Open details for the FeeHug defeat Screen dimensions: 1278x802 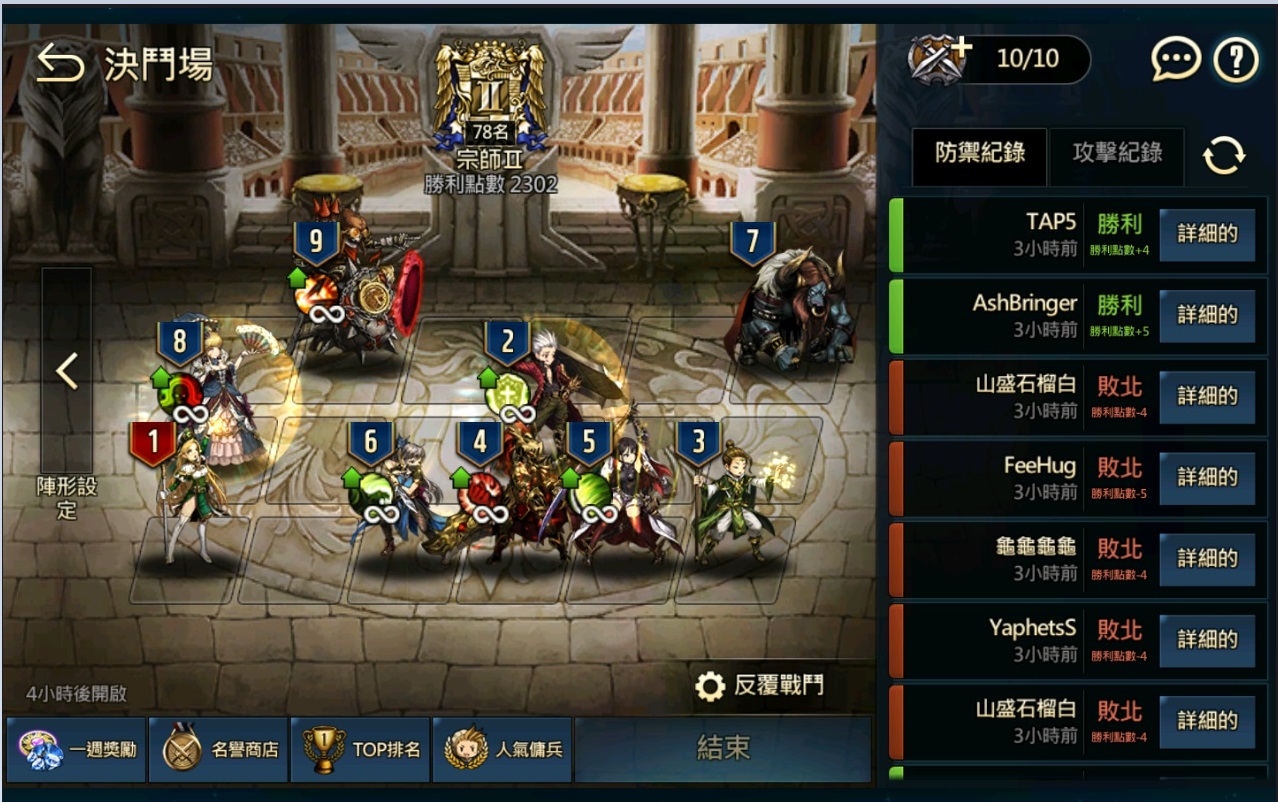pos(1207,478)
